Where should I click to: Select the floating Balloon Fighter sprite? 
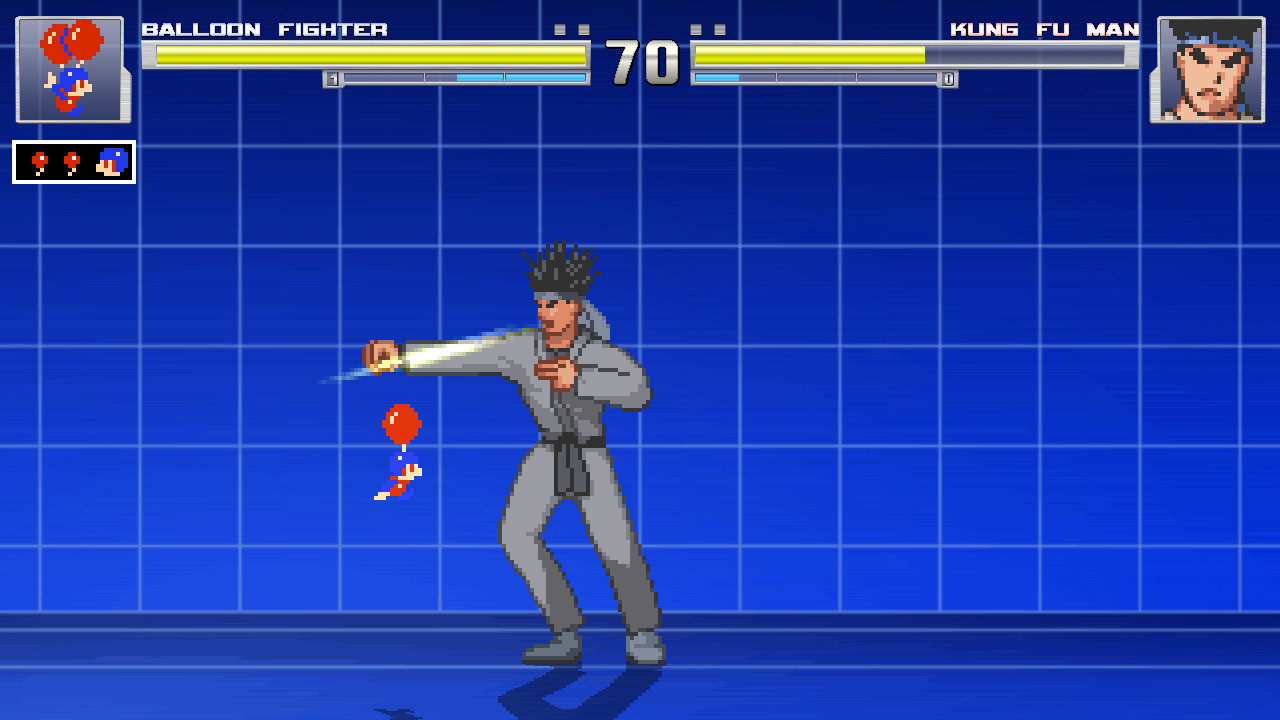[x=400, y=450]
